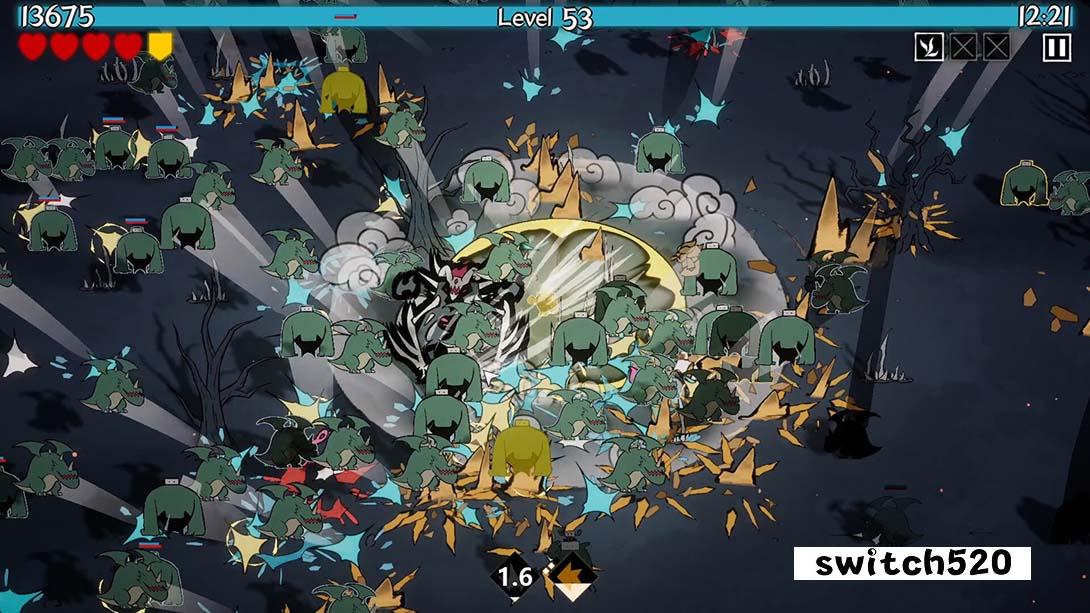Pause the game with the pause button

(x=1057, y=47)
